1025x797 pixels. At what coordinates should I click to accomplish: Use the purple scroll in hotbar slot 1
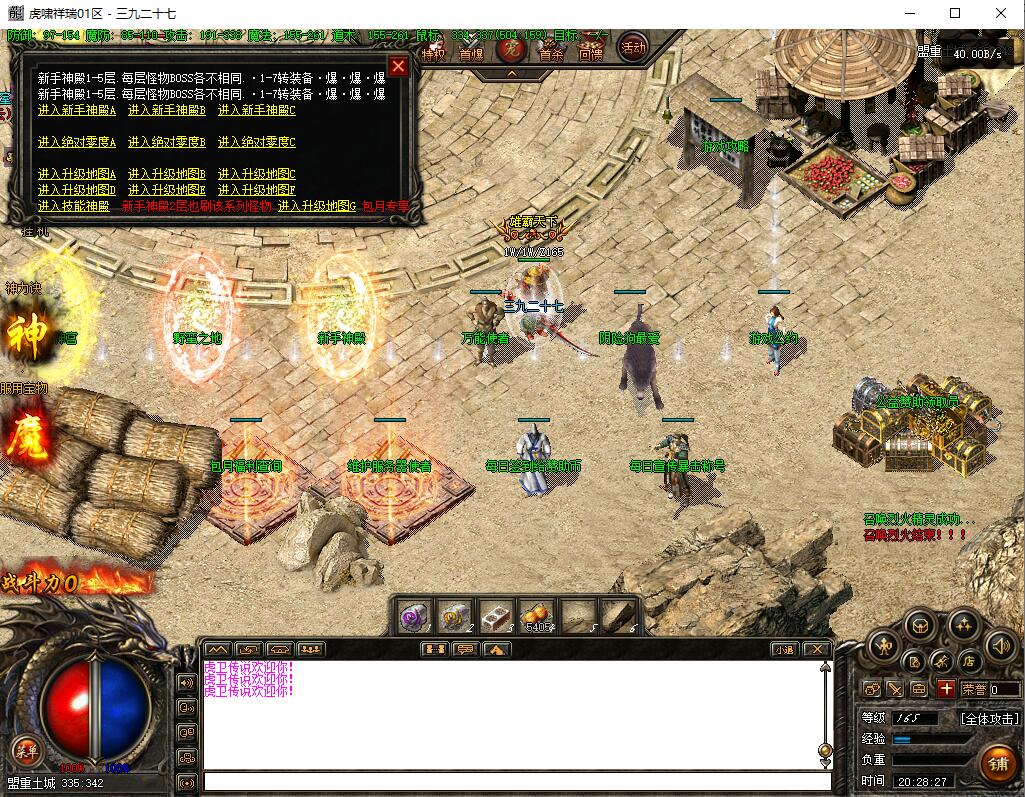413,615
